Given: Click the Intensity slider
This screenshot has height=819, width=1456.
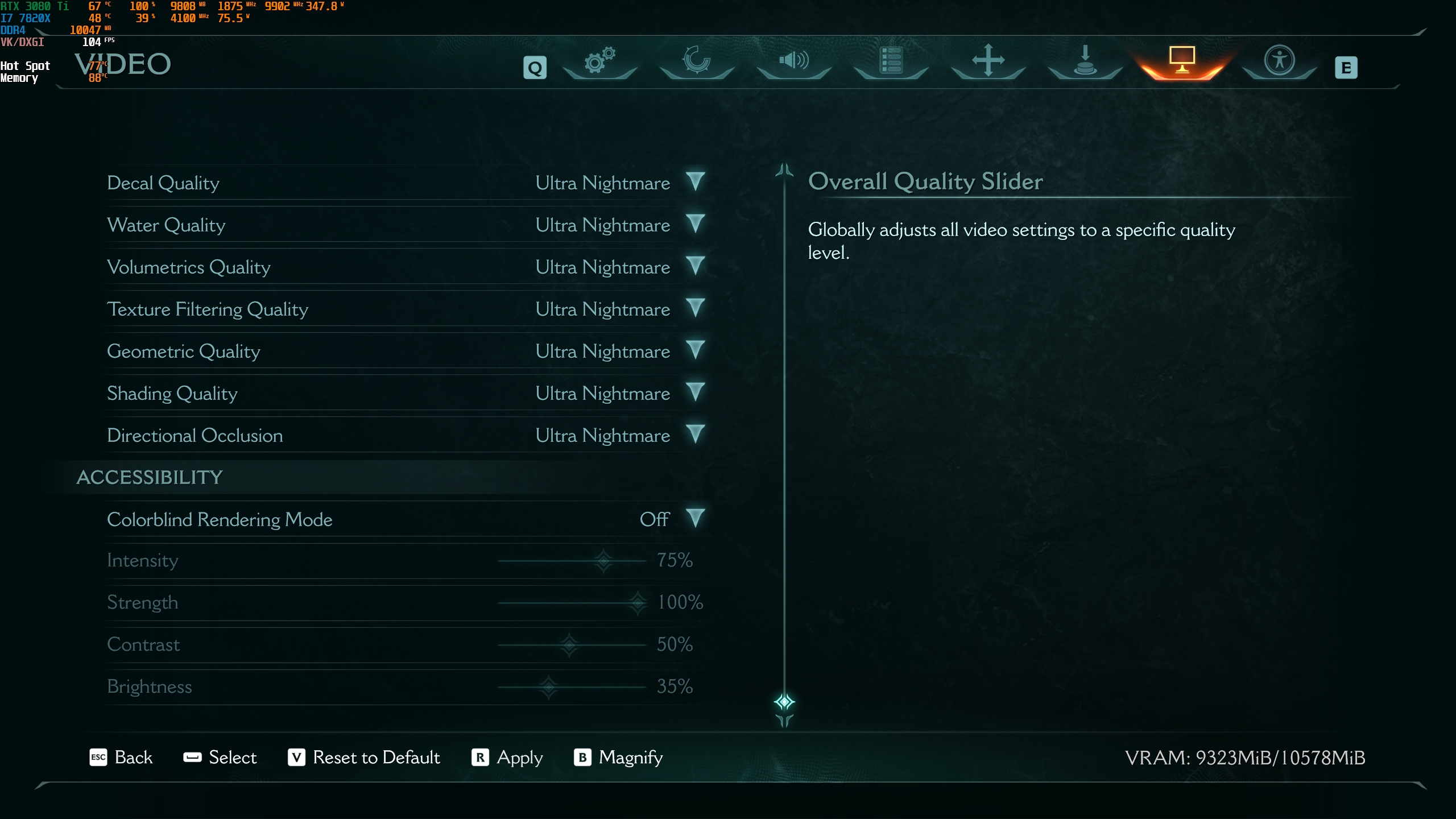Looking at the screenshot, I should [603, 561].
